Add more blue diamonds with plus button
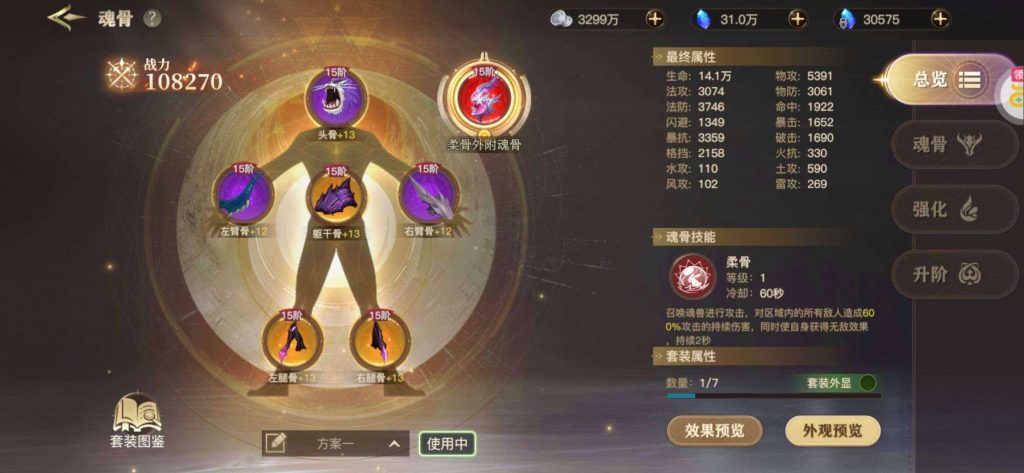1024x473 pixels. (x=797, y=18)
